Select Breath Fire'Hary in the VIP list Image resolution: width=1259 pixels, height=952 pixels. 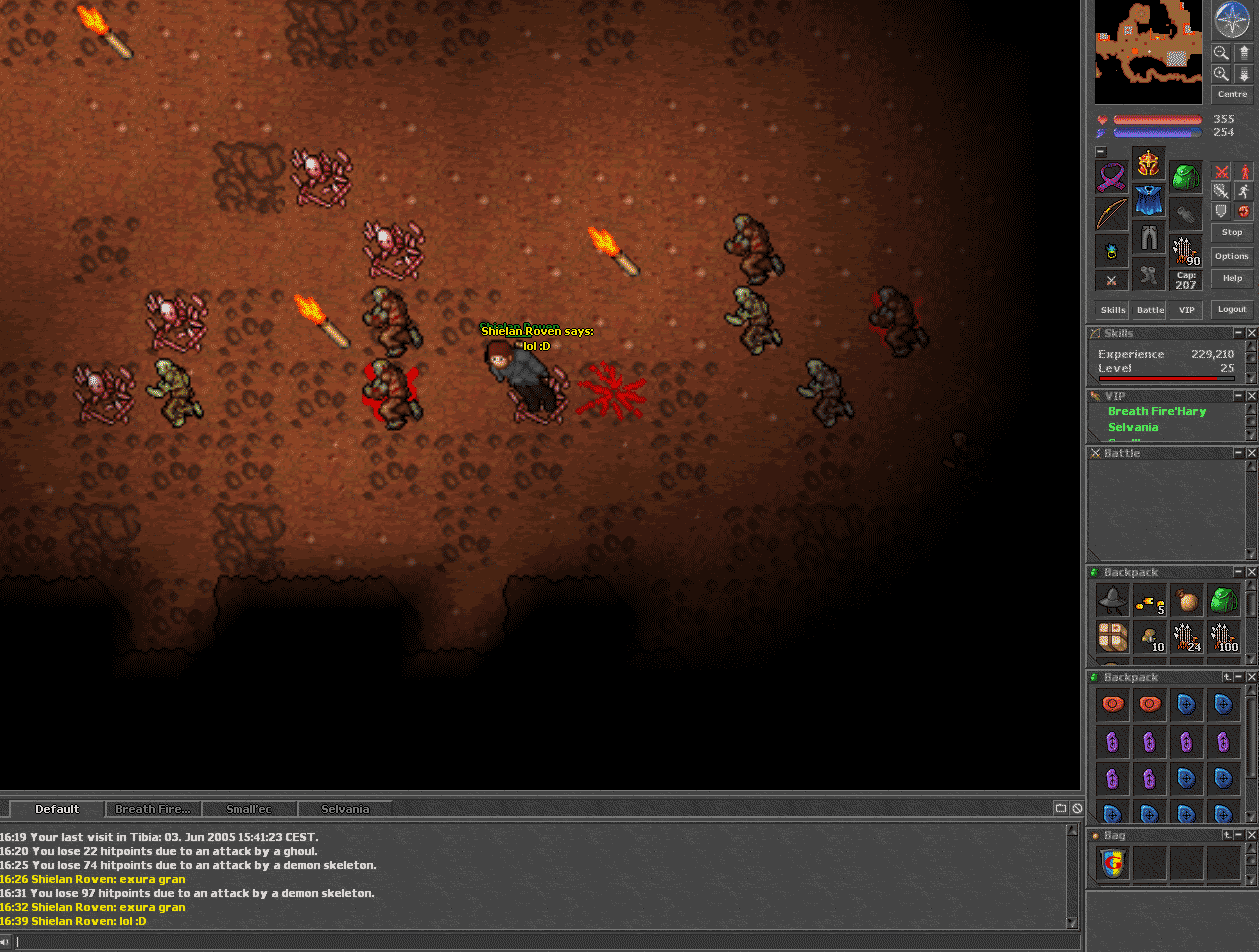1157,411
